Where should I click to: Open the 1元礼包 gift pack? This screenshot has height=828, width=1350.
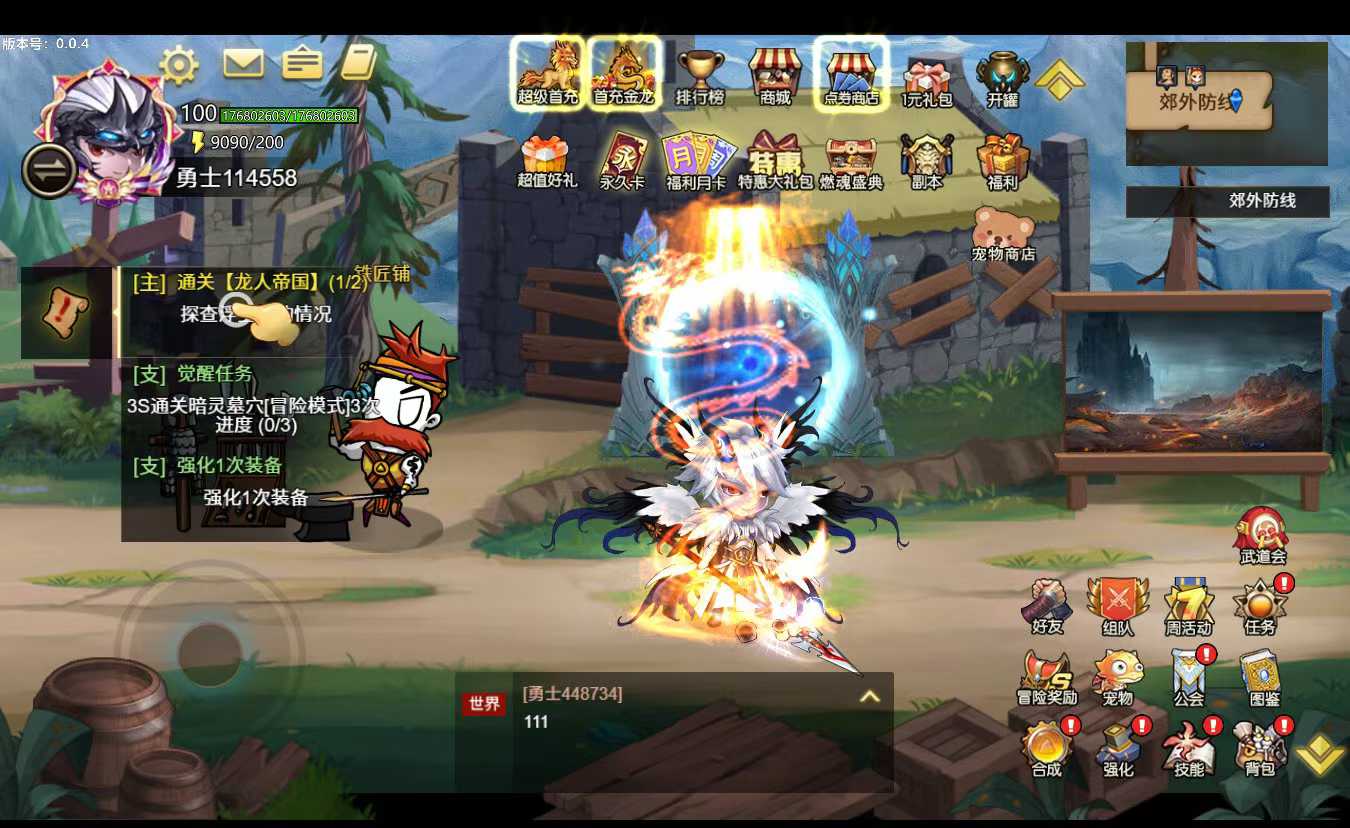click(927, 78)
